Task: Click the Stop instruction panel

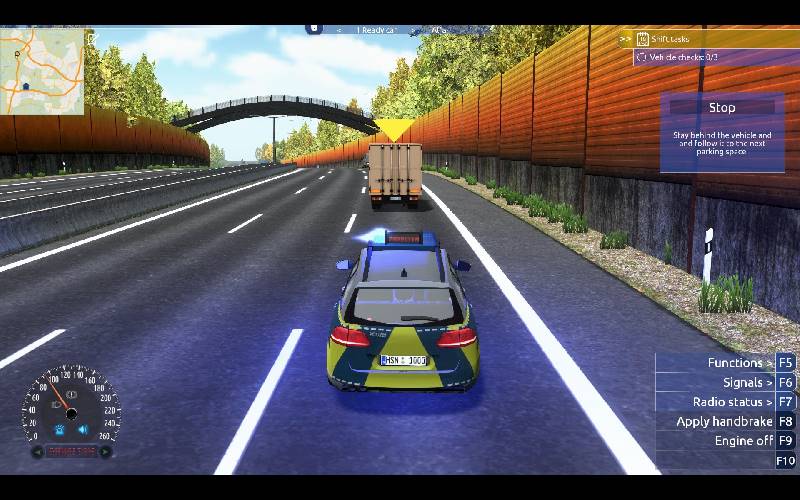Action: (x=722, y=132)
